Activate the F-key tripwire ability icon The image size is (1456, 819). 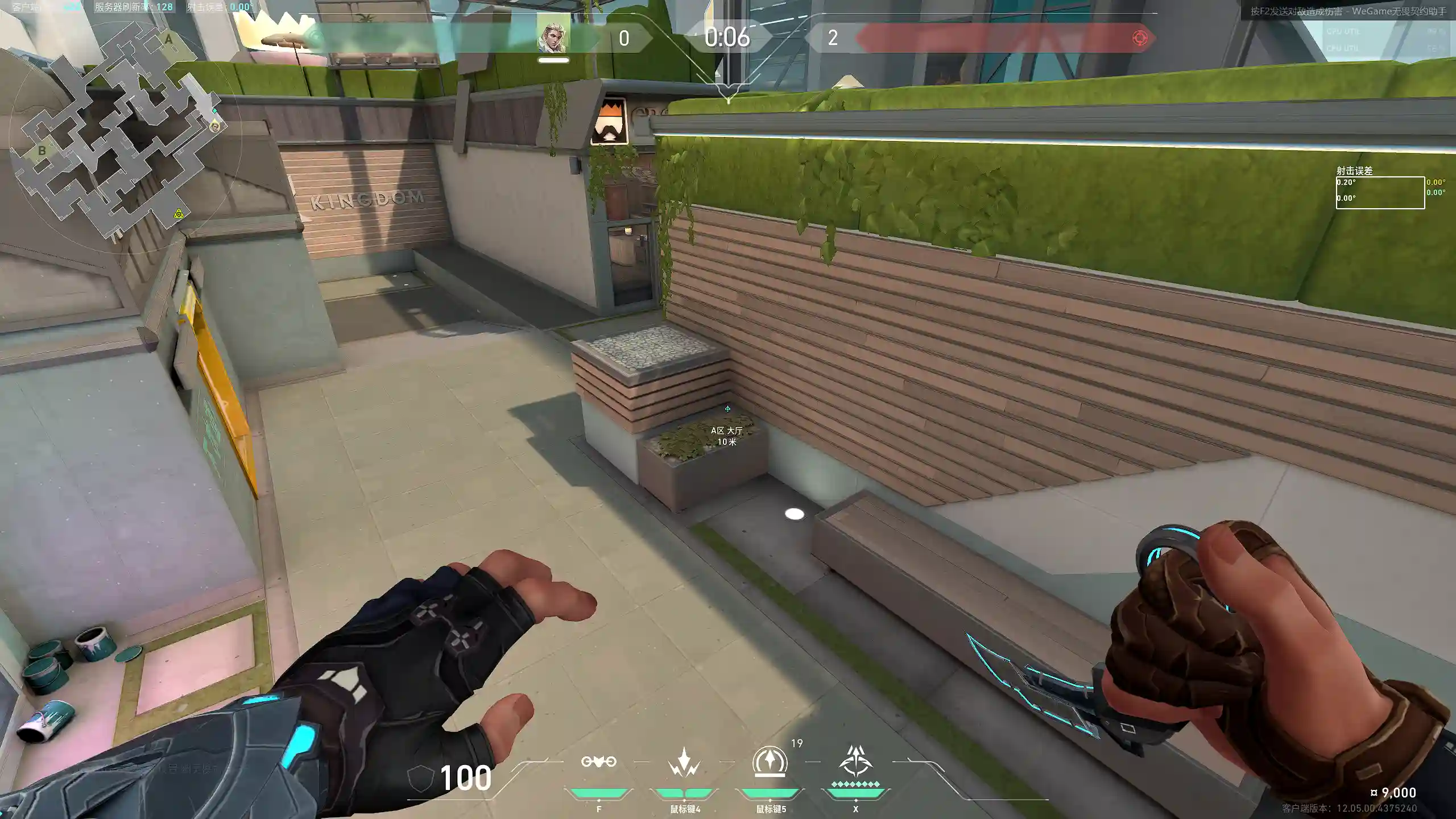pos(598,762)
